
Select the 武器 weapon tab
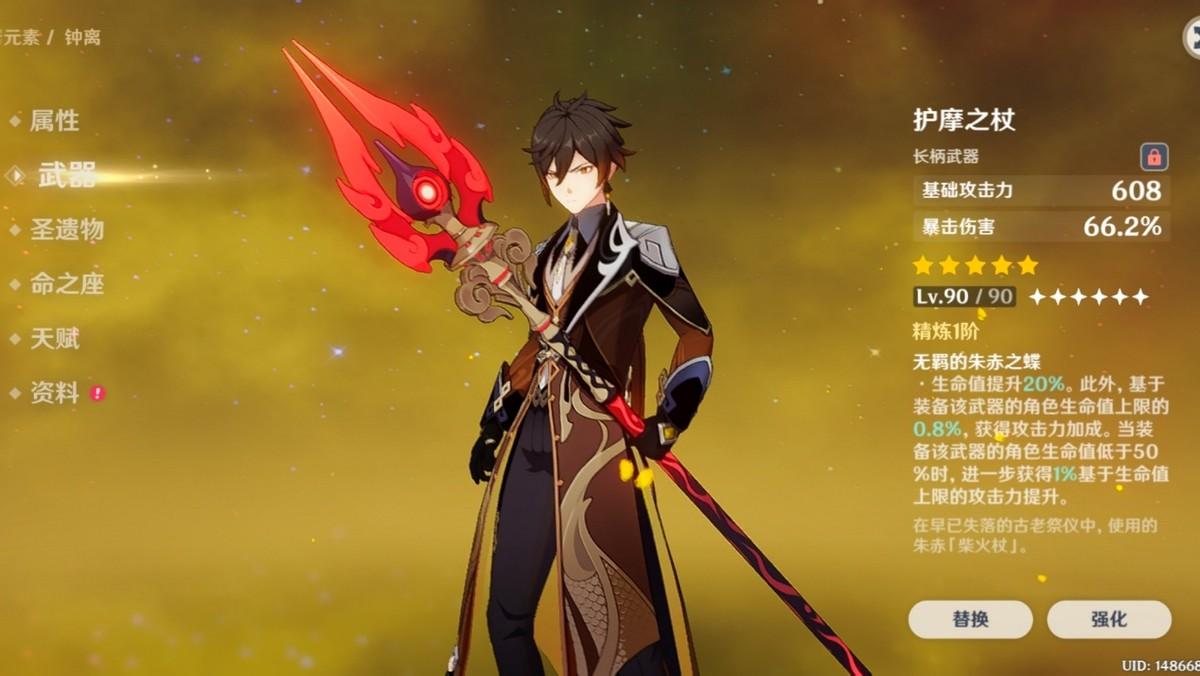pos(67,176)
